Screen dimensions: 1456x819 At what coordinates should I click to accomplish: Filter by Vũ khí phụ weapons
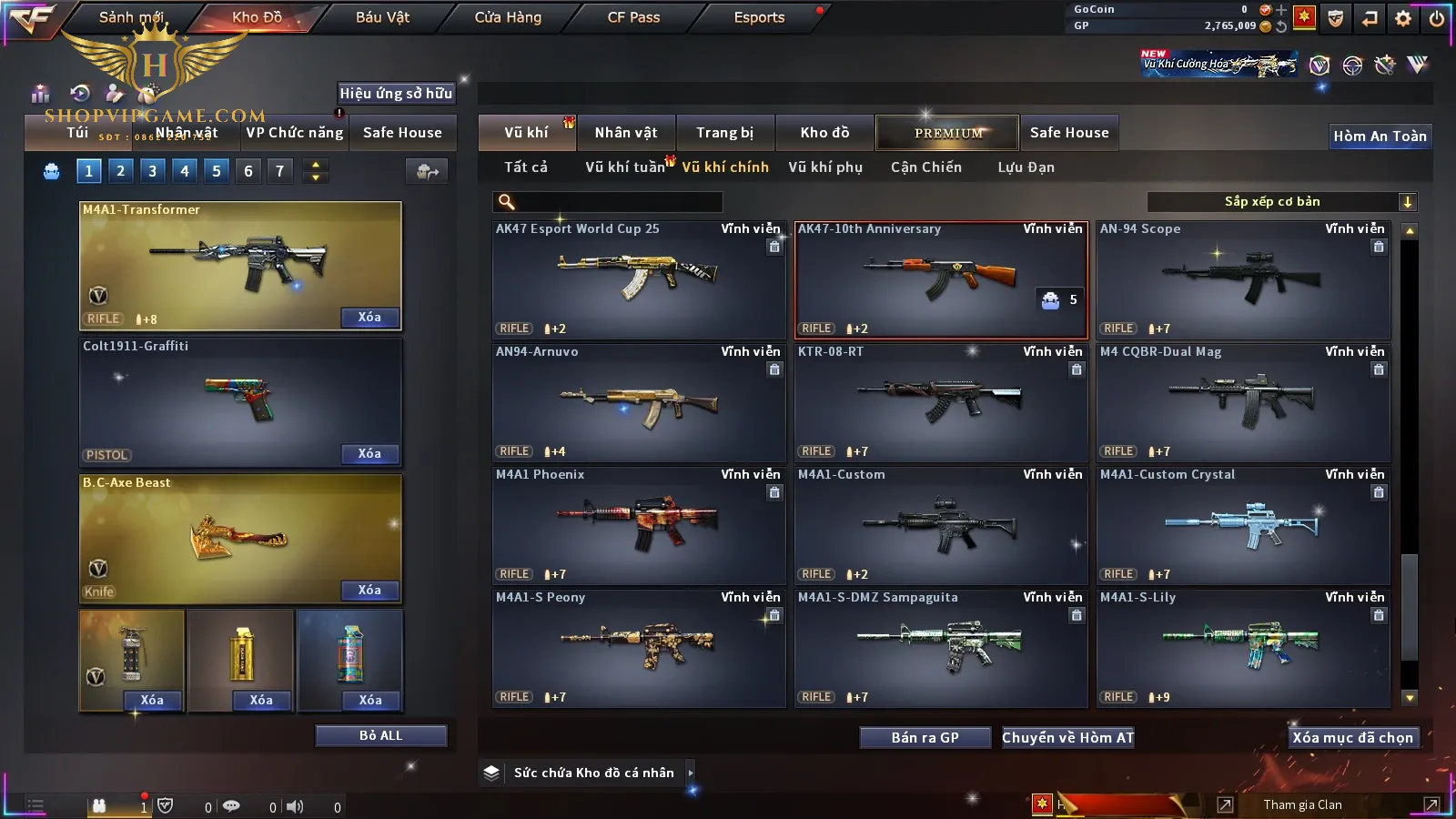tap(824, 167)
